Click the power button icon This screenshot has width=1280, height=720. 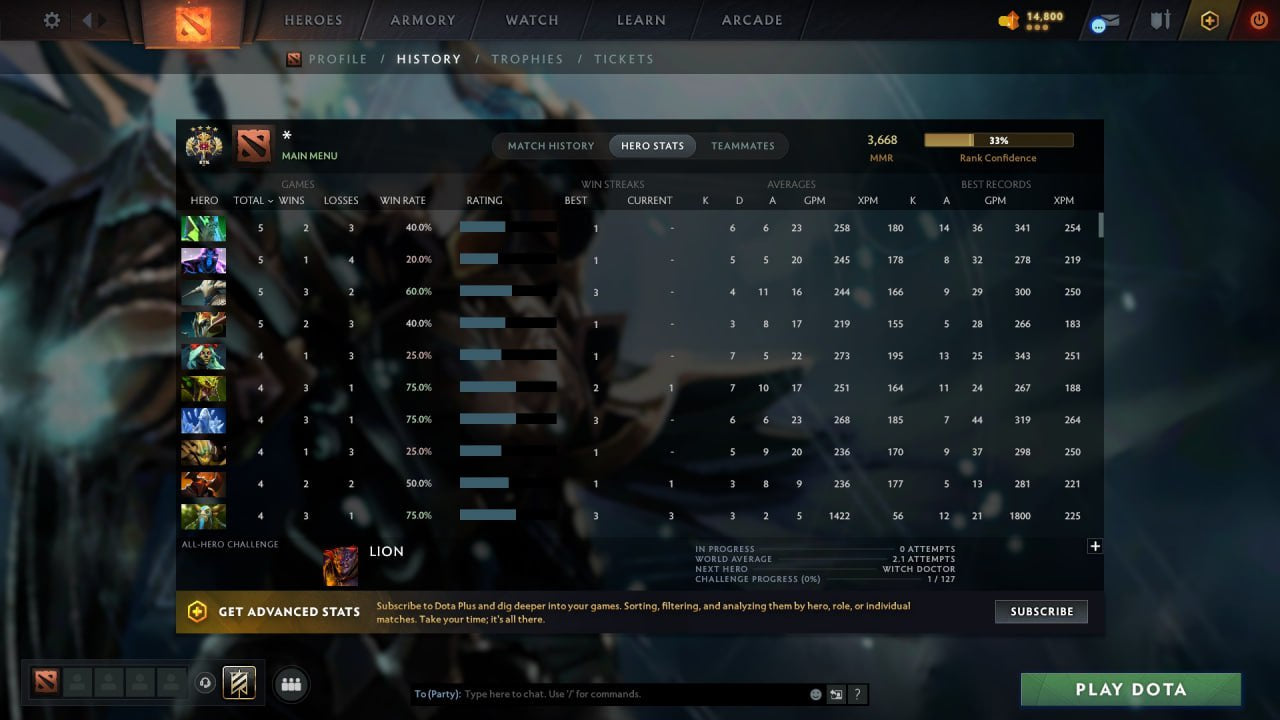click(1258, 20)
